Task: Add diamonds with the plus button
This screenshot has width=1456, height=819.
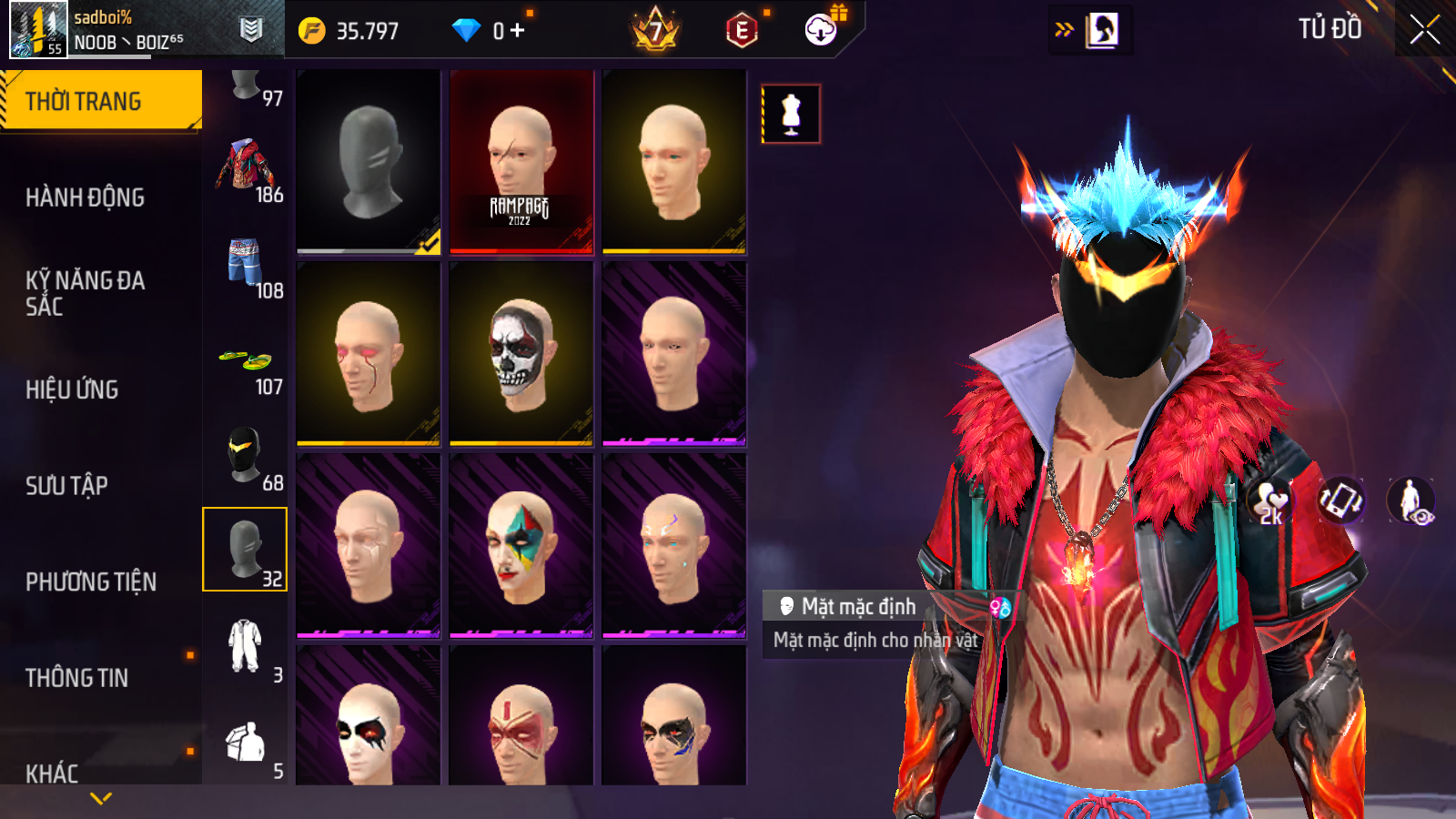Action: tap(518, 31)
